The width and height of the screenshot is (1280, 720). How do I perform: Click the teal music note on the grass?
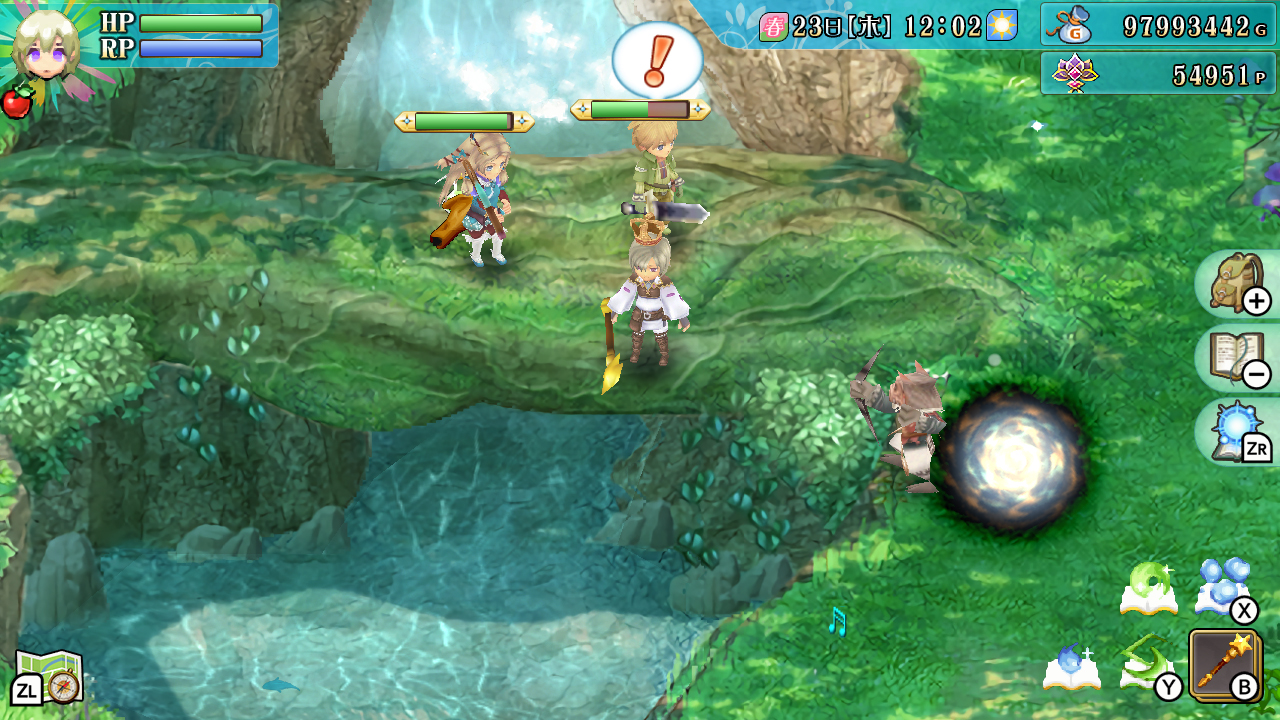pyautogui.click(x=837, y=622)
